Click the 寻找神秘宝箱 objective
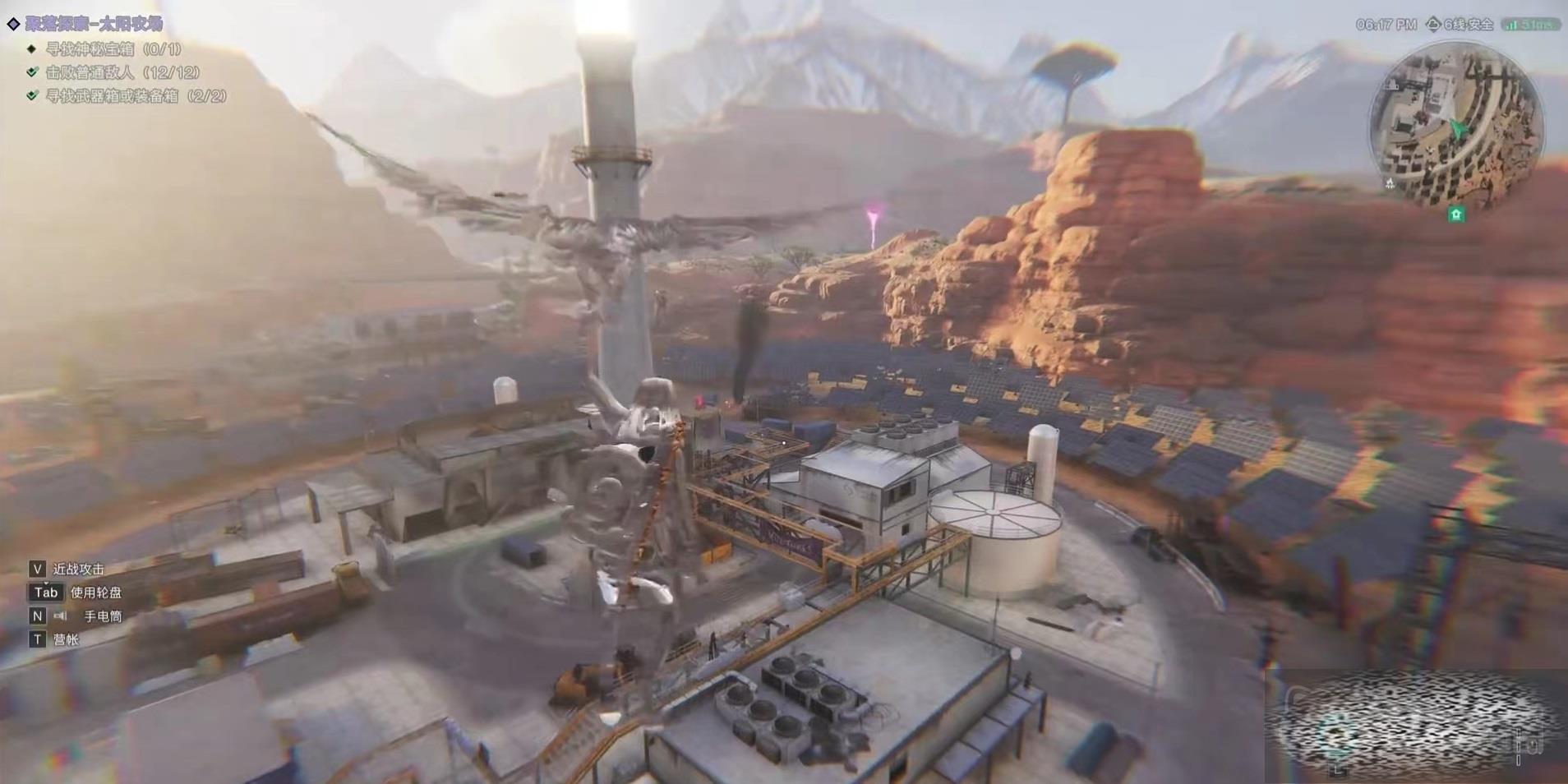The width and height of the screenshot is (1568, 784). (x=113, y=49)
